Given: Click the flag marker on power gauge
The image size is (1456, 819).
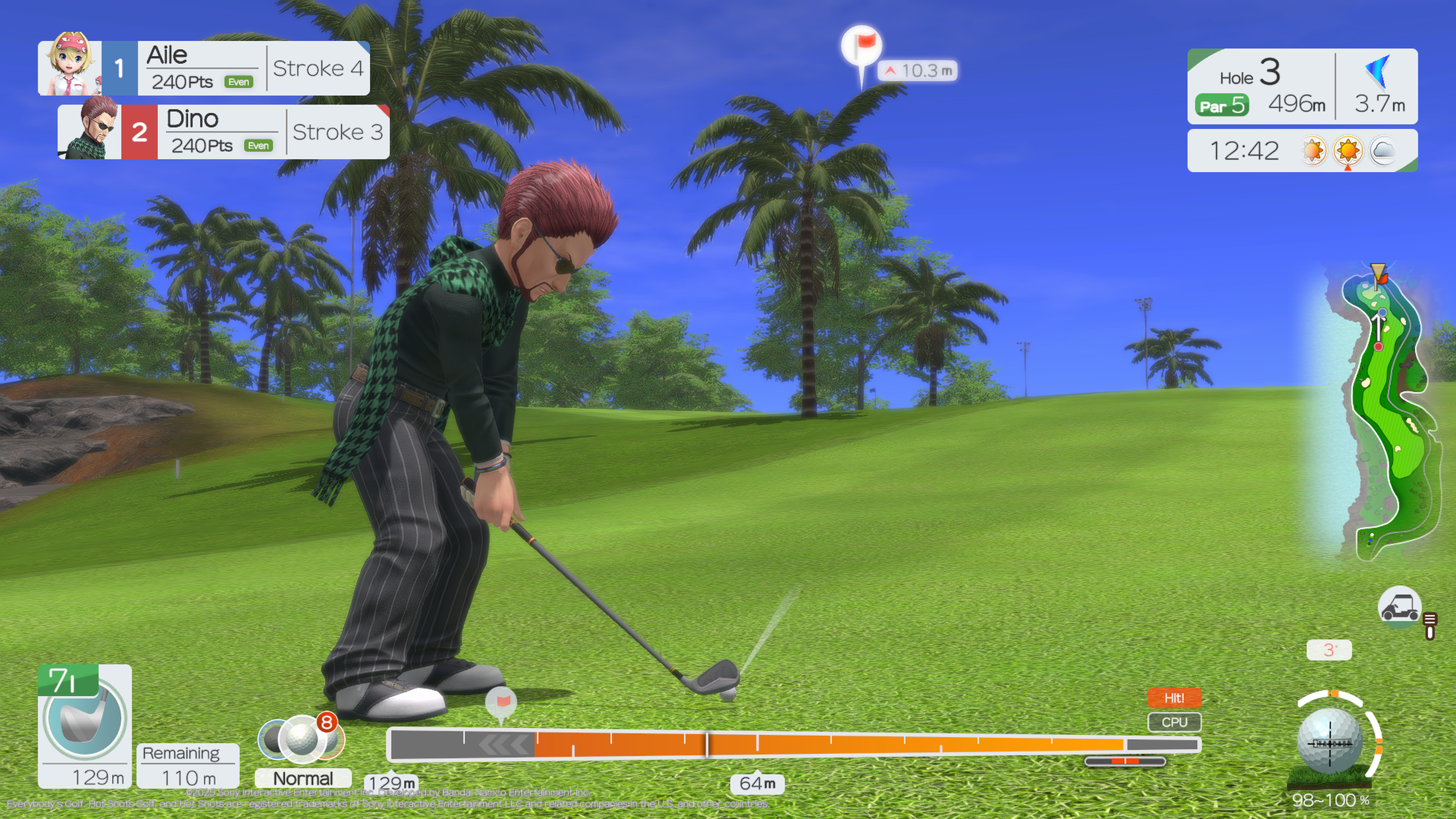Looking at the screenshot, I should (501, 703).
